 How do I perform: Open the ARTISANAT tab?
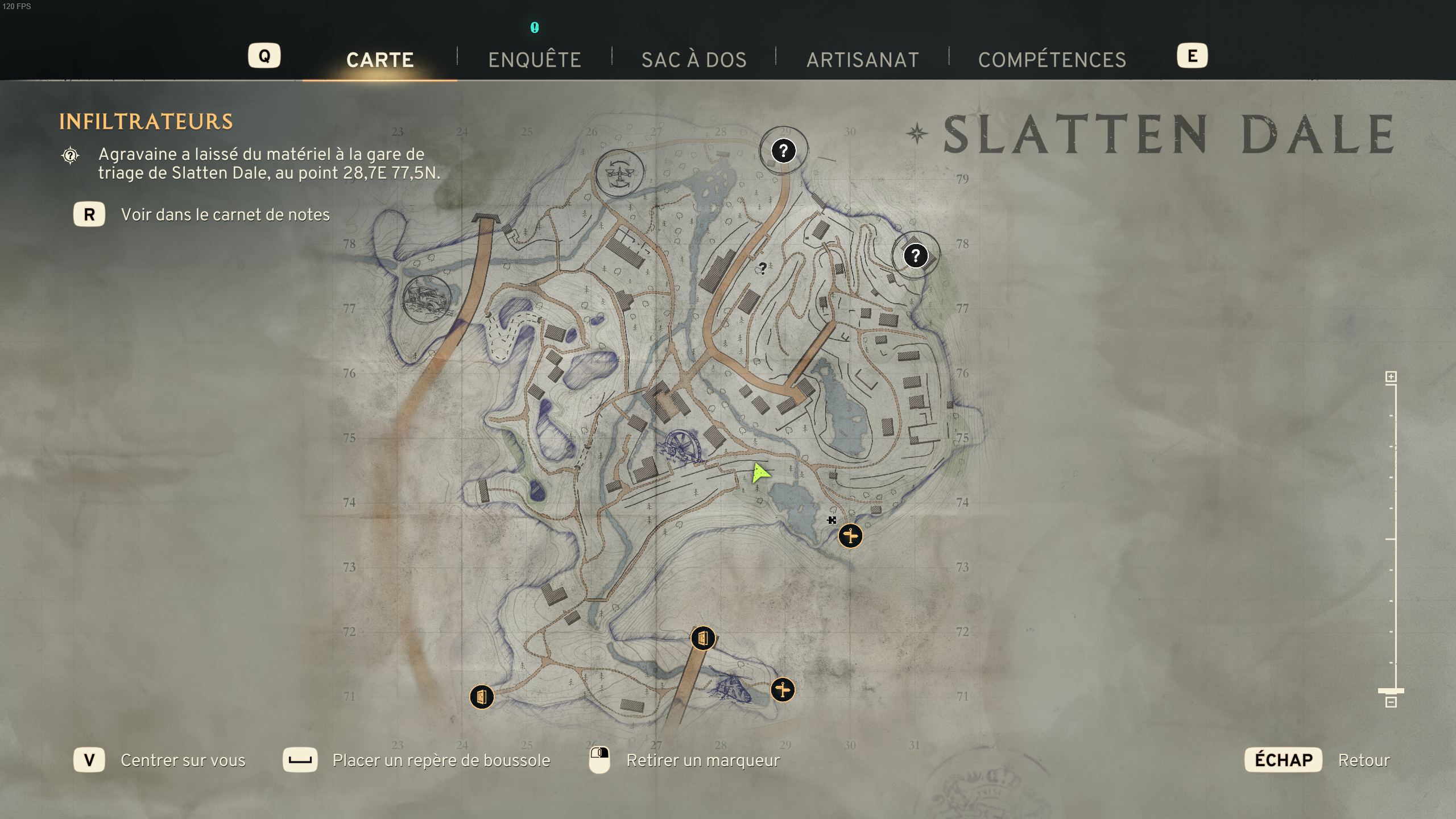[863, 59]
